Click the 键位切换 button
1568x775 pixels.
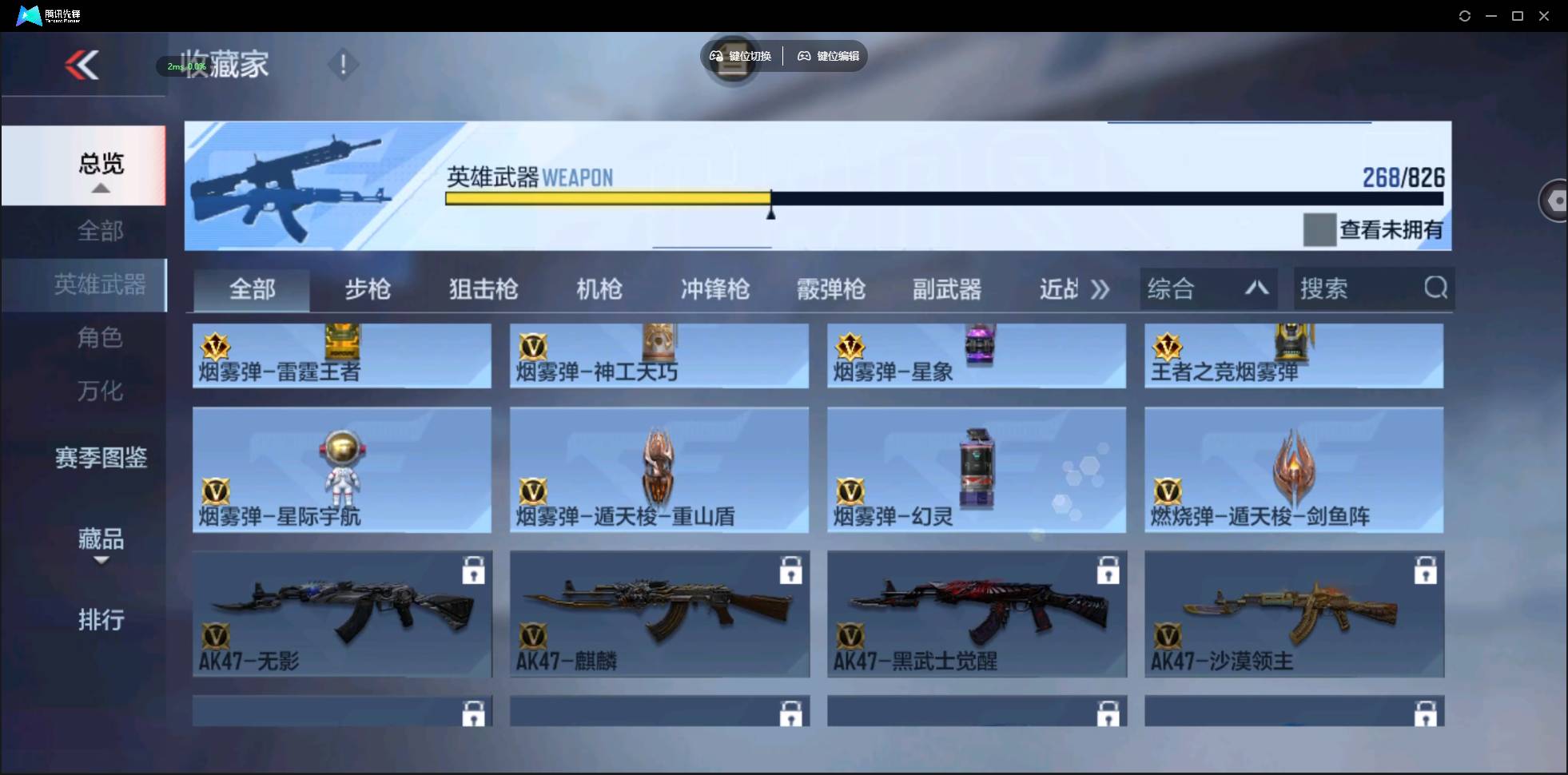(746, 56)
